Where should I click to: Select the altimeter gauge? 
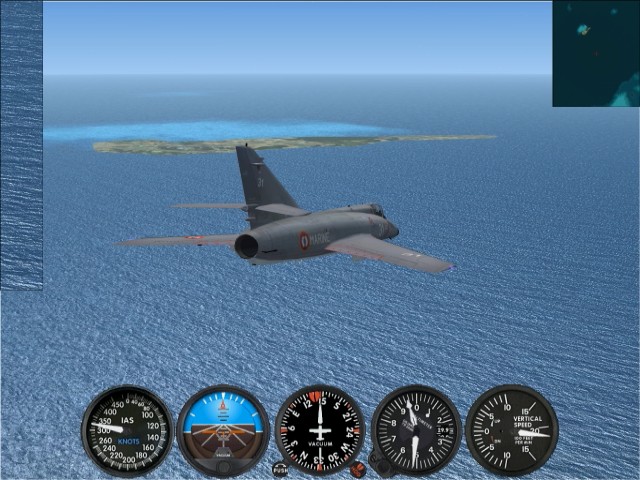pyautogui.click(x=416, y=430)
